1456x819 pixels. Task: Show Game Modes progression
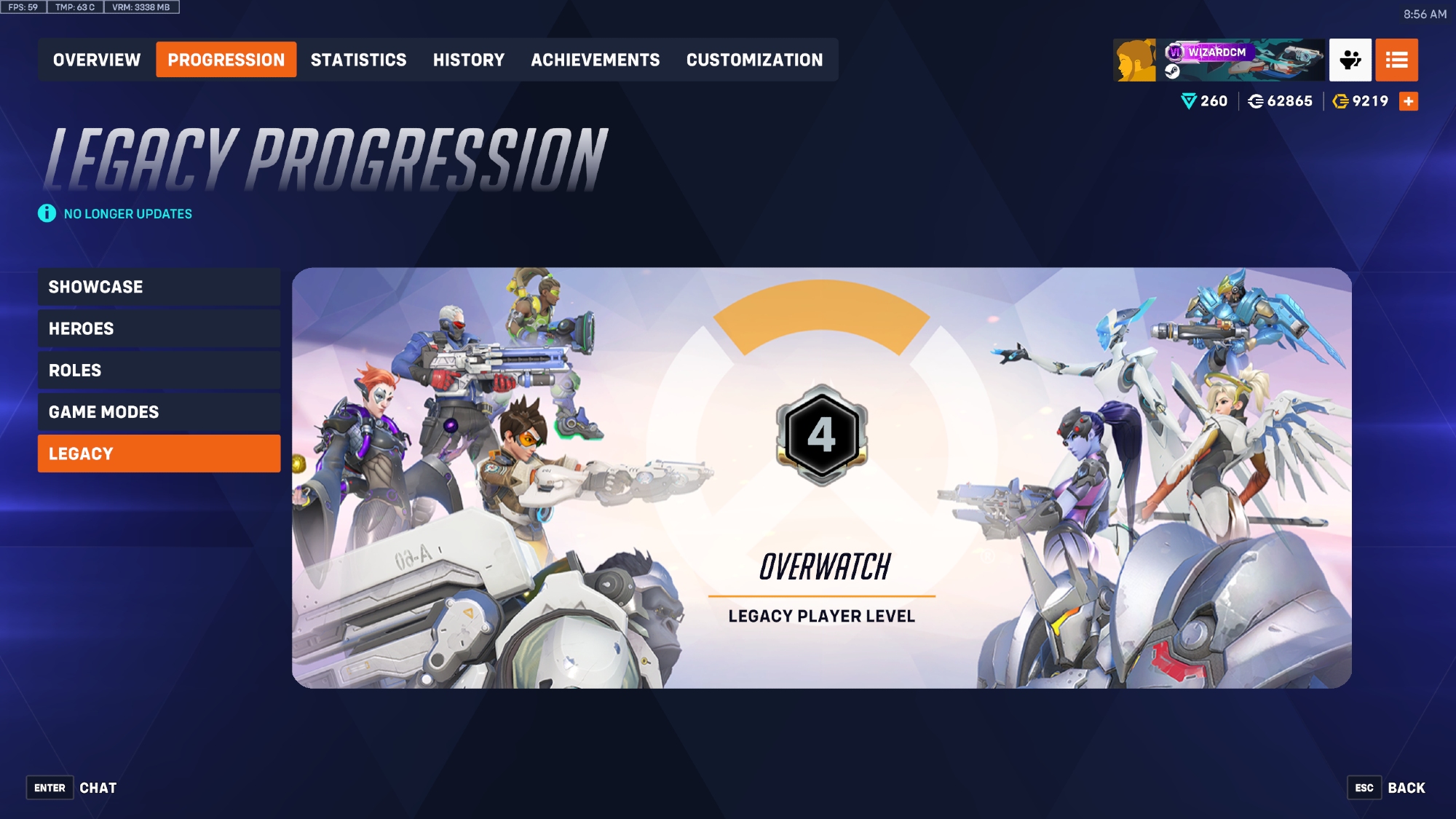(159, 412)
